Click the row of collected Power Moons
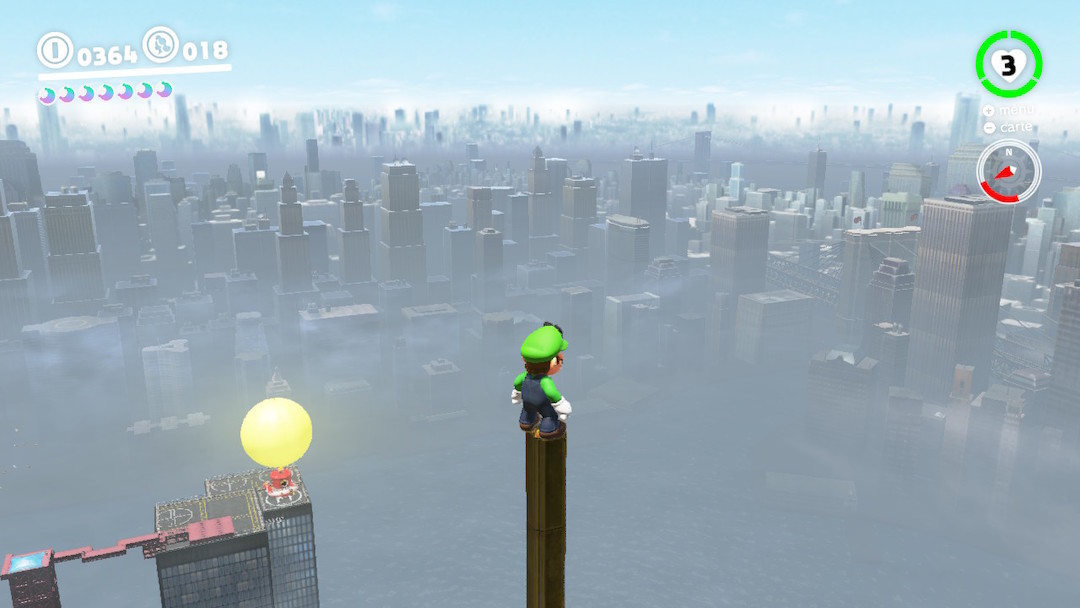The width and height of the screenshot is (1080, 608). pyautogui.click(x=105, y=93)
